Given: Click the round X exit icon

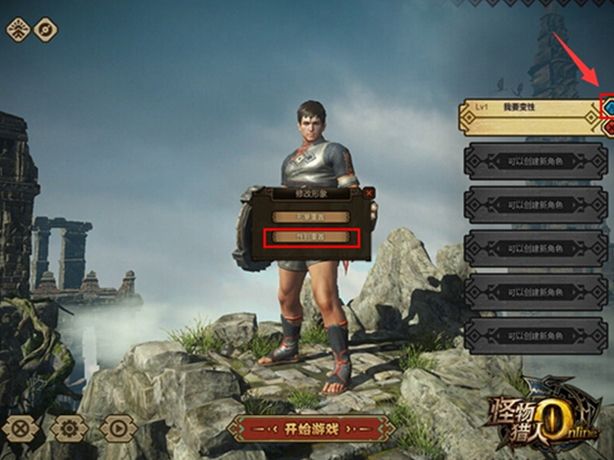Looking at the screenshot, I should [22, 428].
